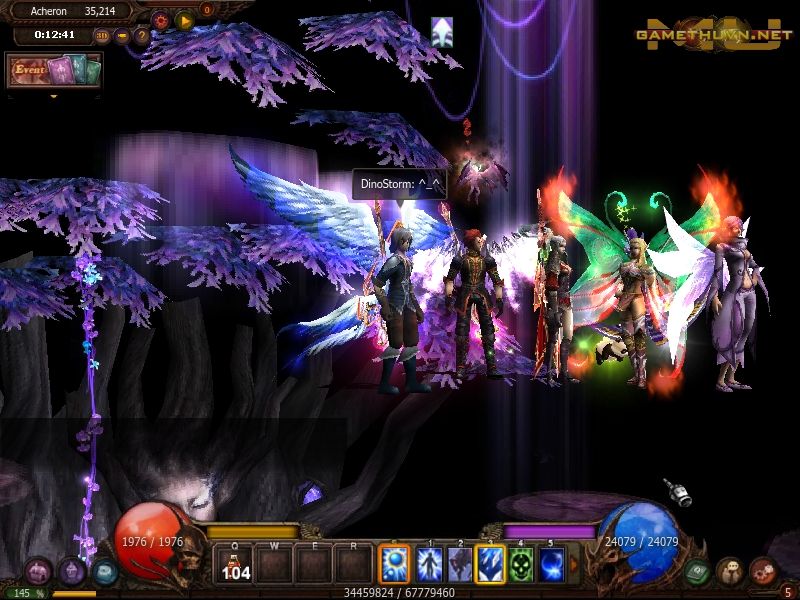Open the red gears system menu icon
Viewport: 800px width, 600px height.
[x=763, y=571]
